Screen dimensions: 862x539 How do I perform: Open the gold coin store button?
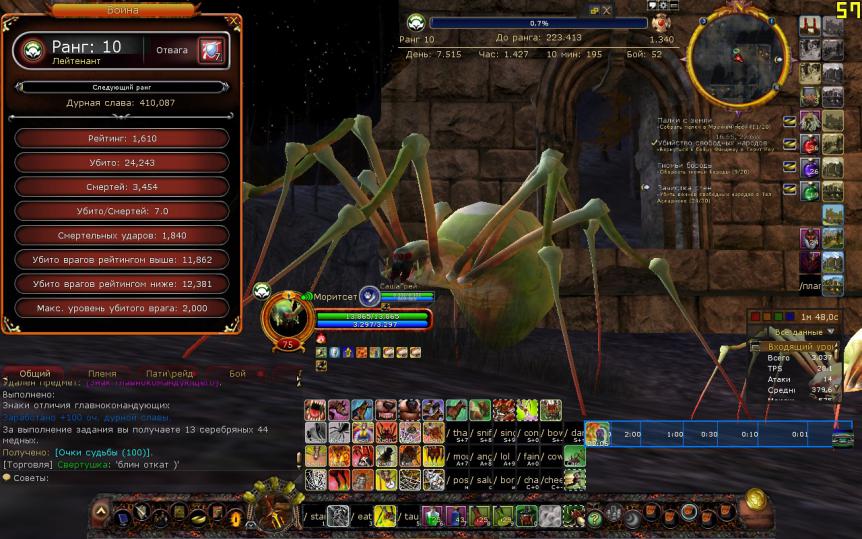tap(754, 498)
